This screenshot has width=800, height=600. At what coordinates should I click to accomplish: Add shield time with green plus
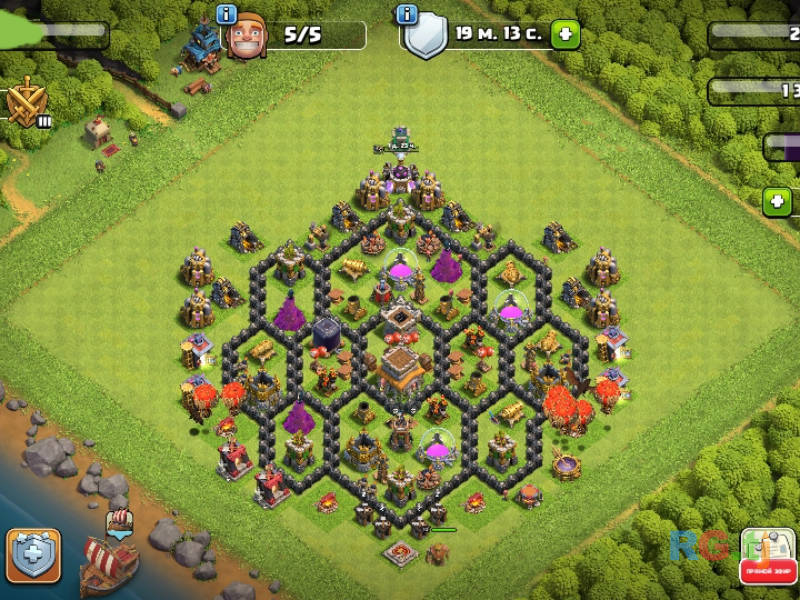tap(564, 34)
